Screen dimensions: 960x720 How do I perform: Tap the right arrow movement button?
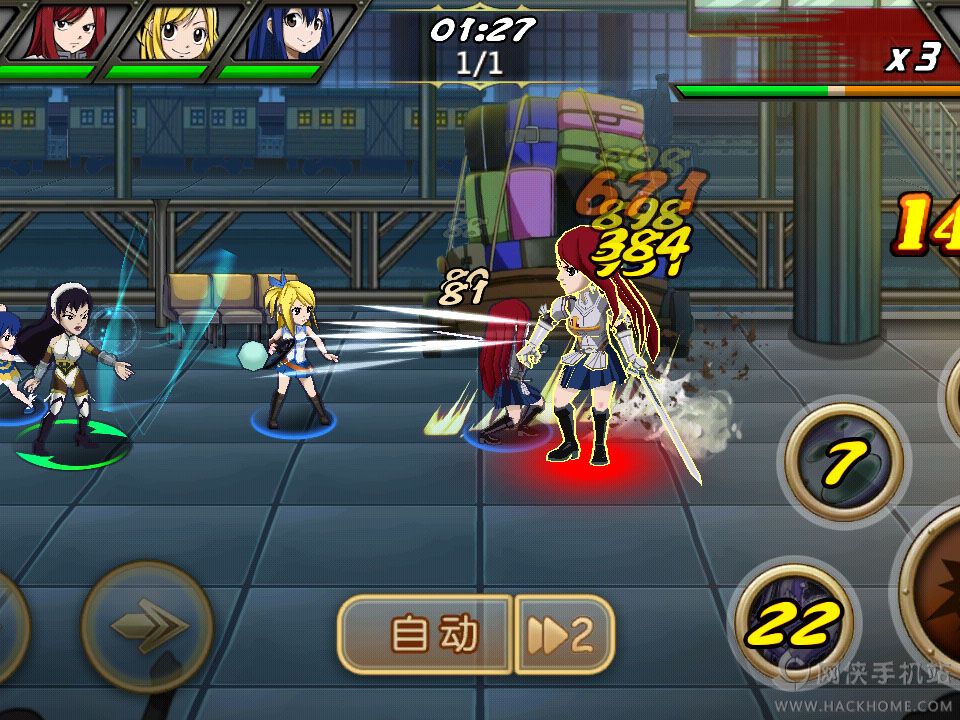pyautogui.click(x=147, y=627)
